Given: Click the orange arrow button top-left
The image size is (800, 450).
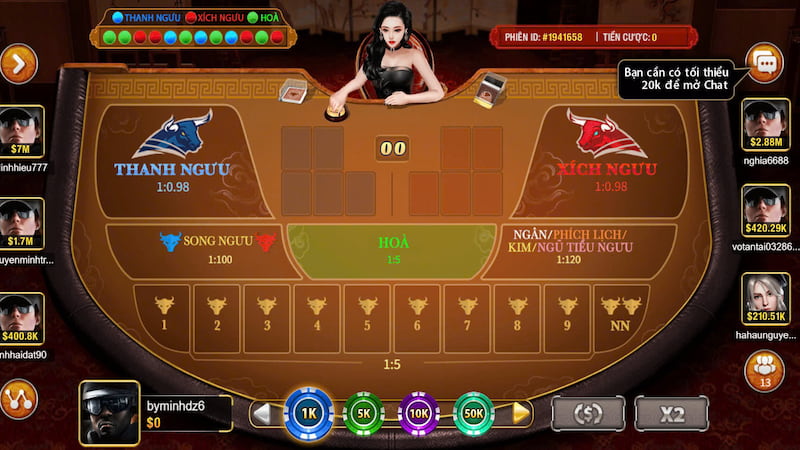Looking at the screenshot, I should pyautogui.click(x=18, y=64).
